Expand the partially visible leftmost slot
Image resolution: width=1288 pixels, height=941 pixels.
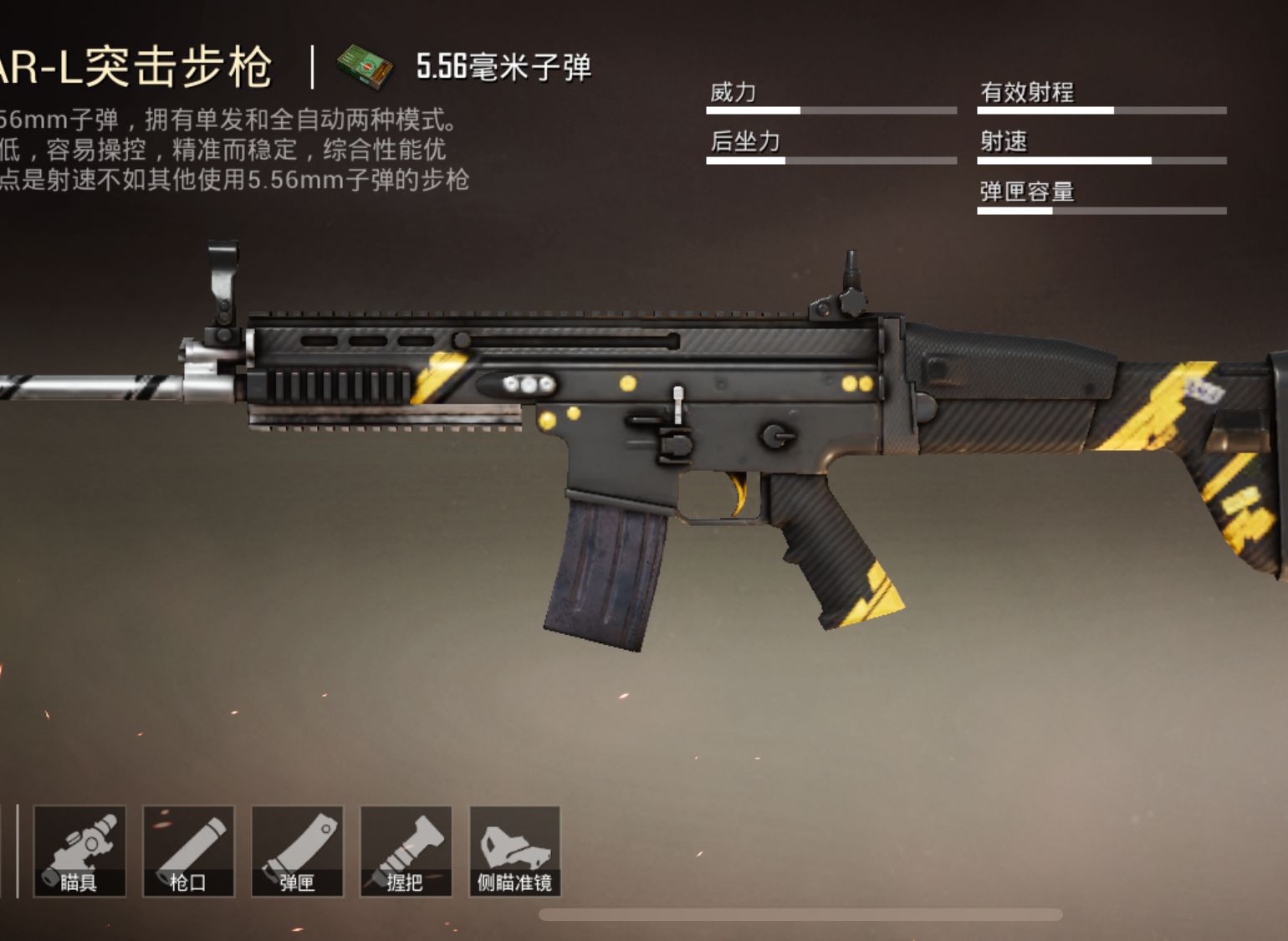(x=5, y=852)
